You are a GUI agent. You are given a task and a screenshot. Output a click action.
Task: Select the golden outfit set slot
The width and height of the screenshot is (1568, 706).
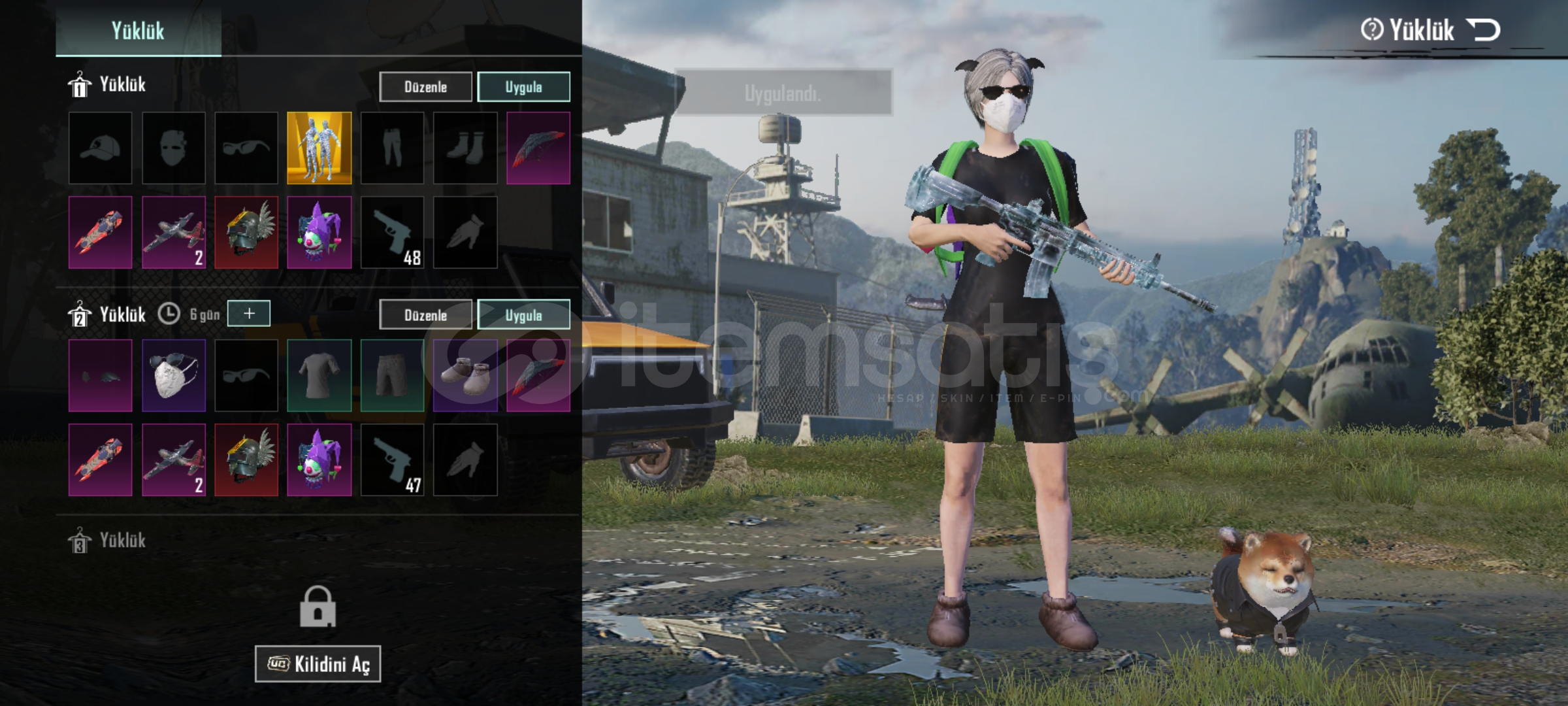pyautogui.click(x=319, y=148)
